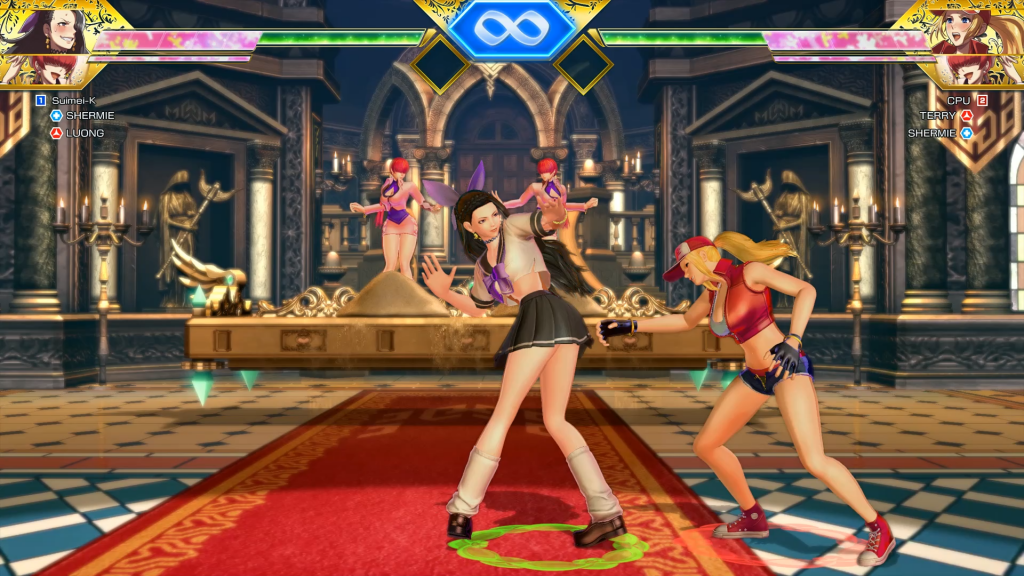Choose the LUONG team member label
Viewport: 1024px width, 576px height.
pyautogui.click(x=85, y=132)
